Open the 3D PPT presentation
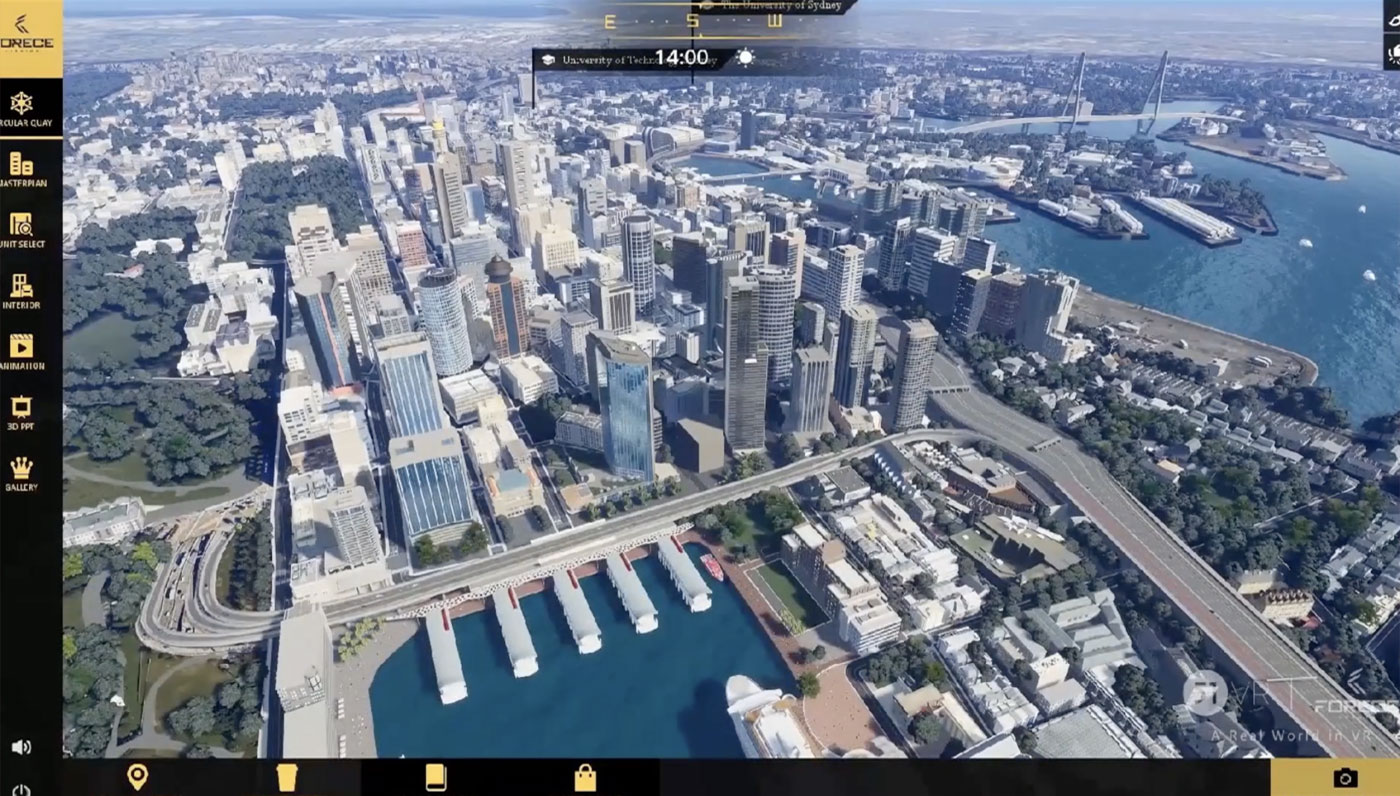The height and width of the screenshot is (796, 1400). (22, 412)
